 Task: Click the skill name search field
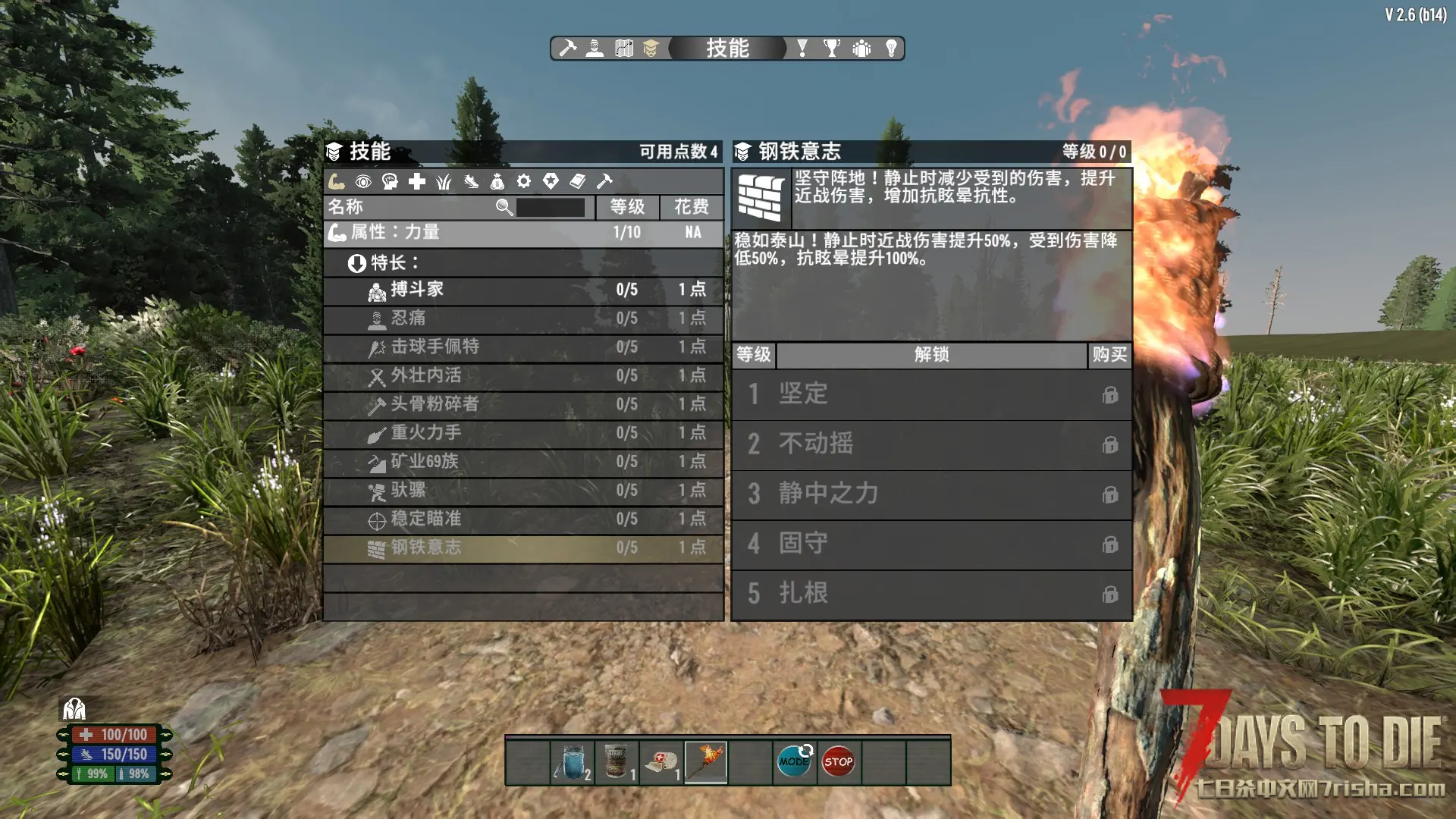pyautogui.click(x=551, y=207)
